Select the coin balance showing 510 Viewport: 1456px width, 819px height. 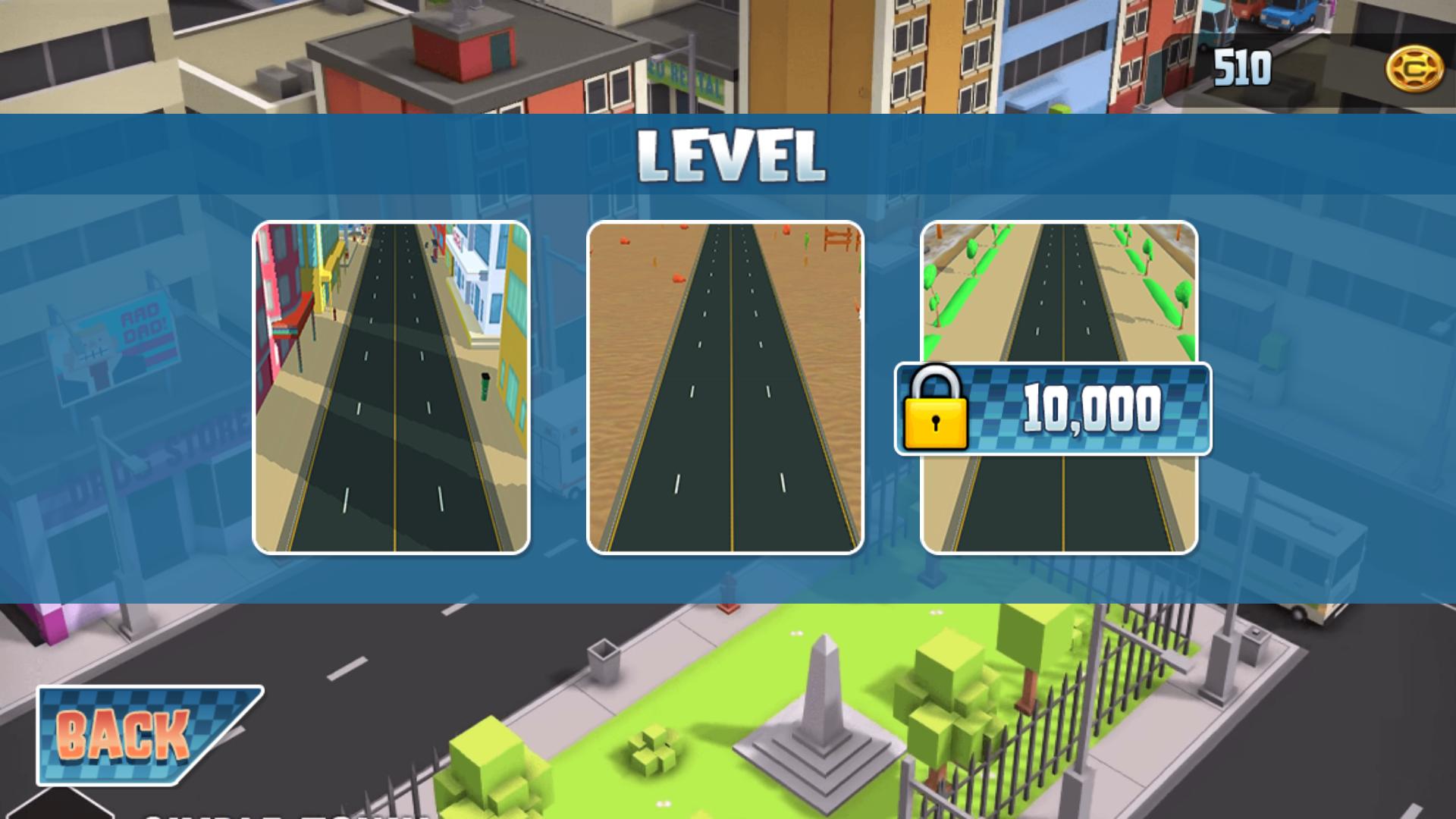coord(1242,66)
